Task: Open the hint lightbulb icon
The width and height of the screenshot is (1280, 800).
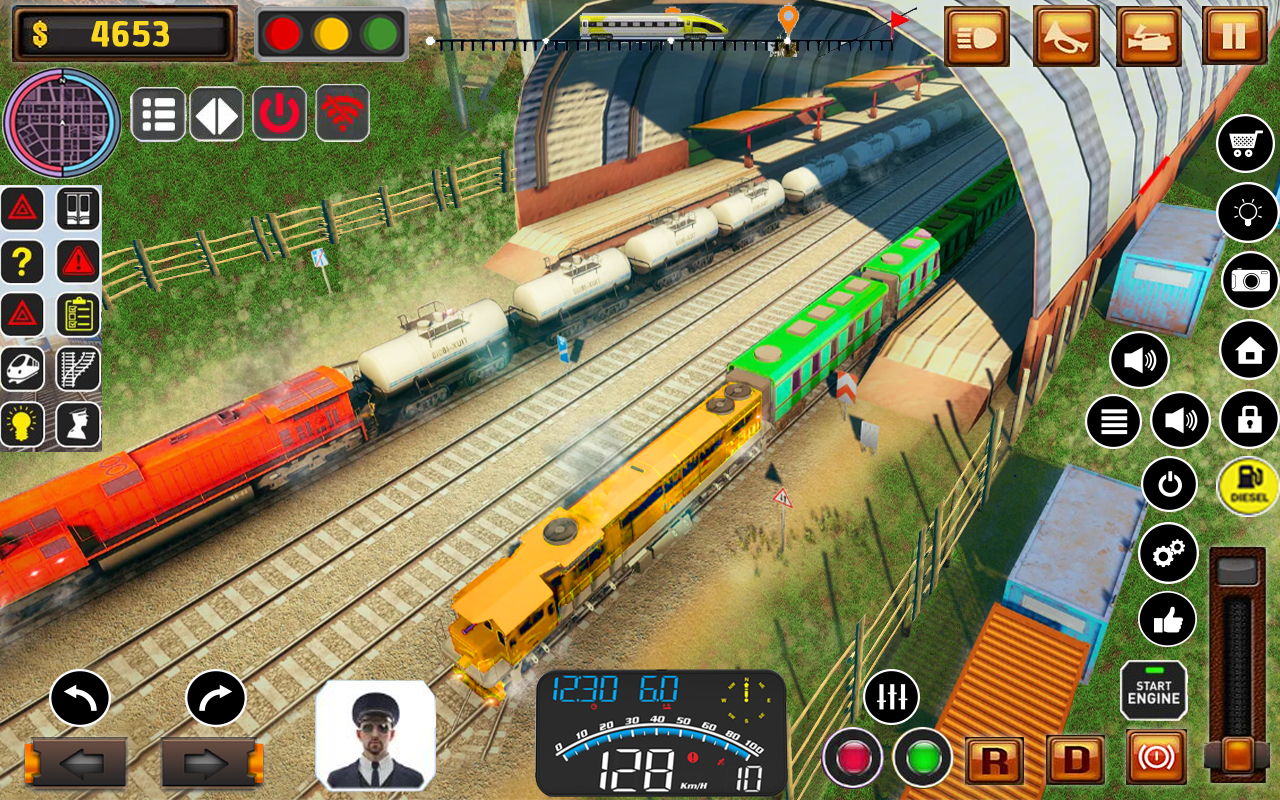Action: point(23,423)
